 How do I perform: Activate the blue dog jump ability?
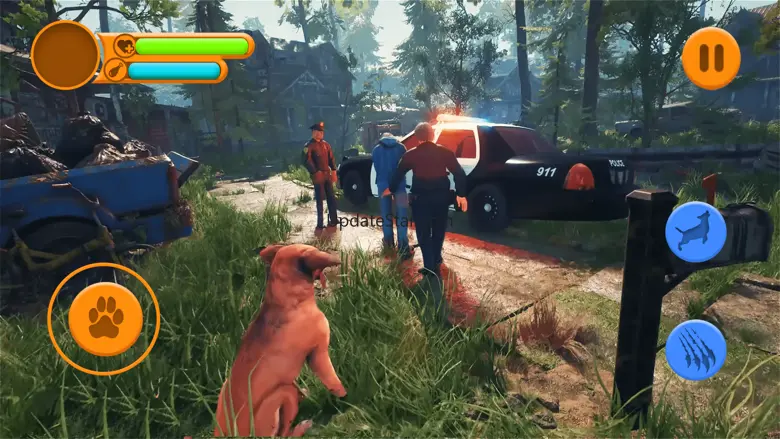pyautogui.click(x=695, y=232)
